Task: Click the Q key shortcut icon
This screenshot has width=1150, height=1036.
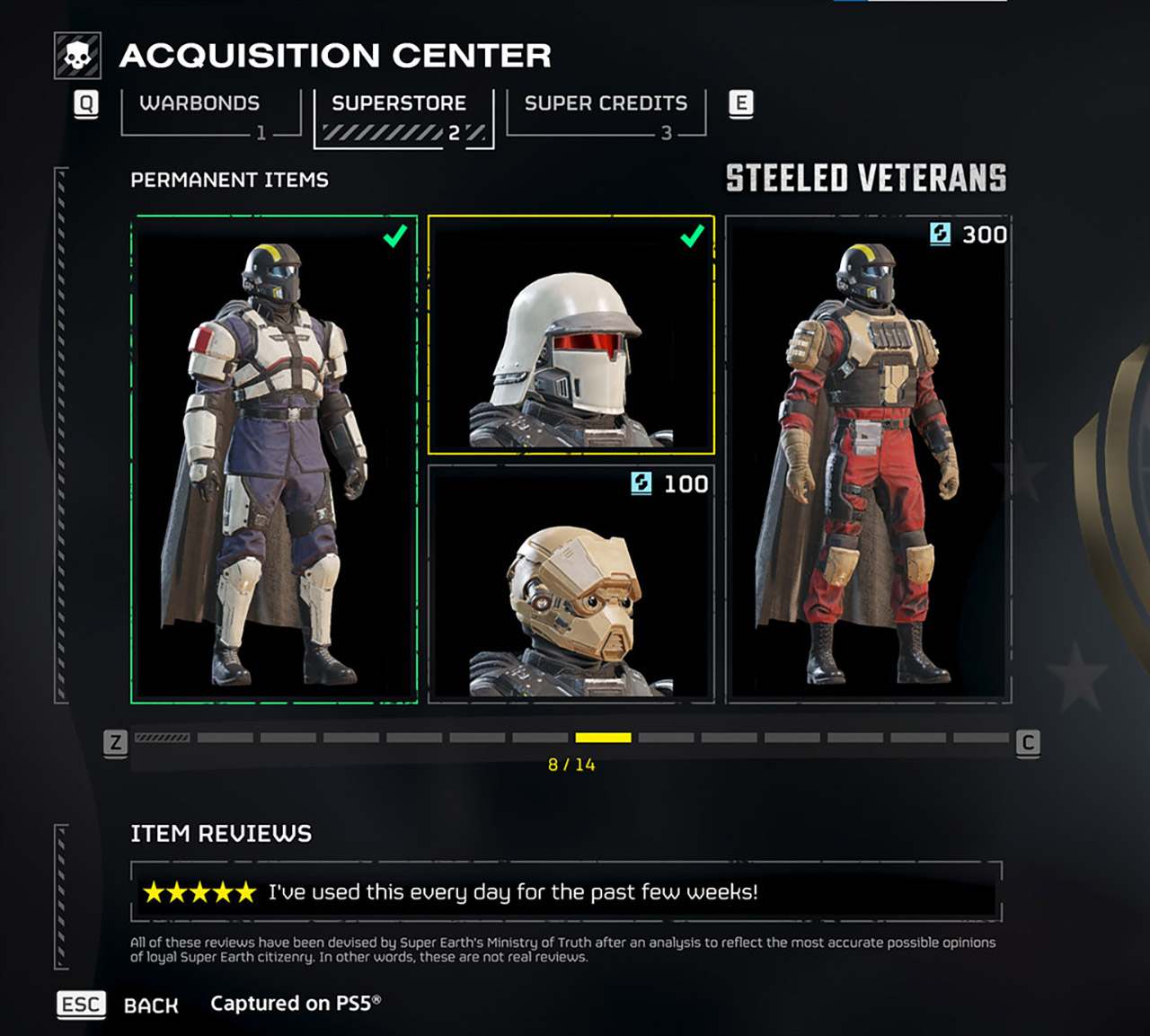Action: (85, 104)
